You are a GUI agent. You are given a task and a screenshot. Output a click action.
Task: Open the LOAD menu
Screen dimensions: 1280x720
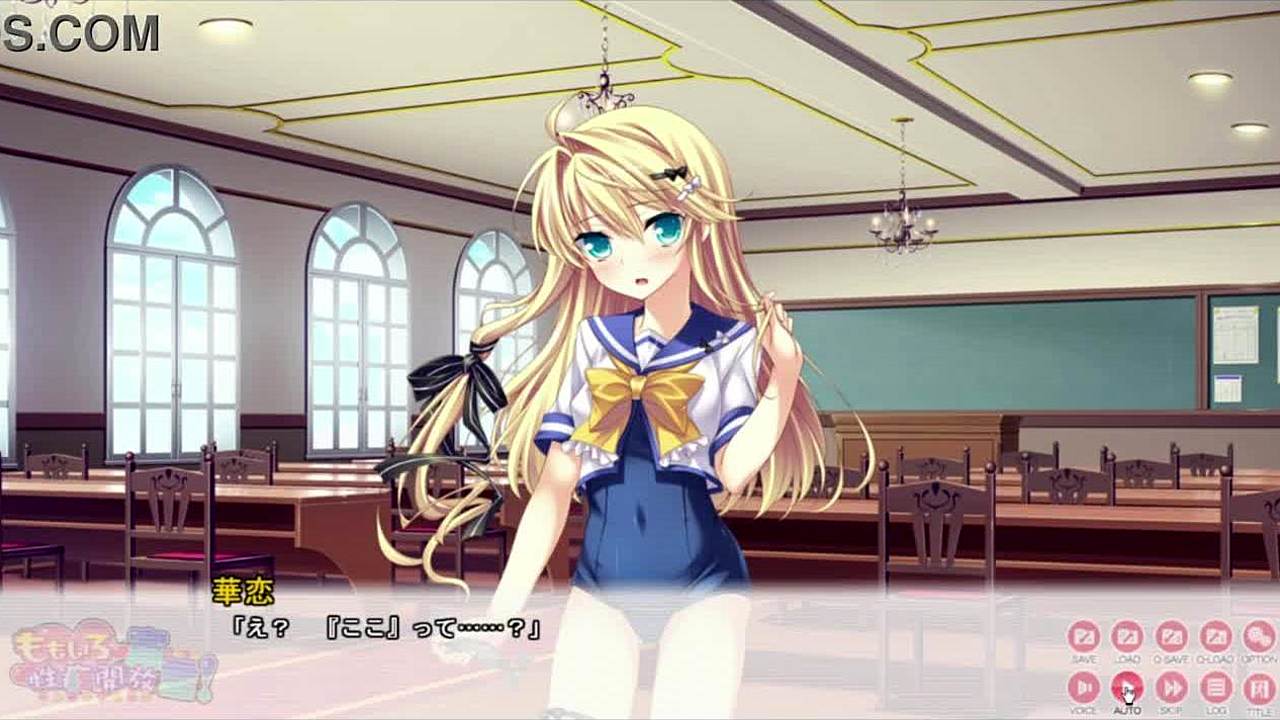coord(1127,637)
